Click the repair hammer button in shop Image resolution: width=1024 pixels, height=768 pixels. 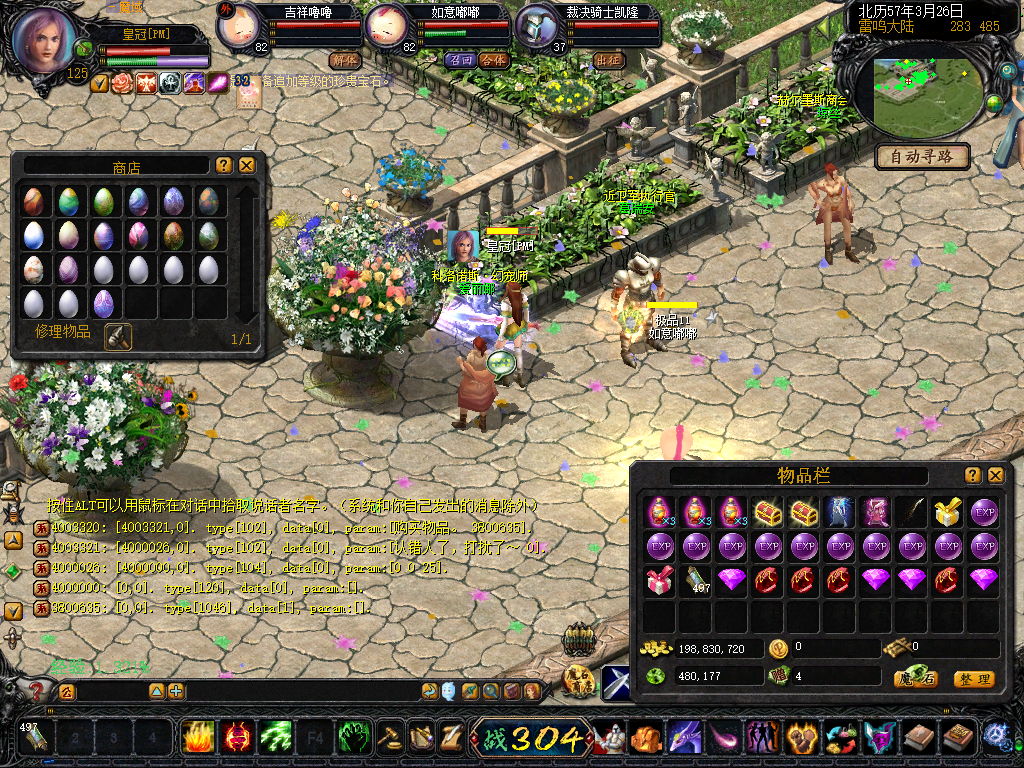click(118, 336)
